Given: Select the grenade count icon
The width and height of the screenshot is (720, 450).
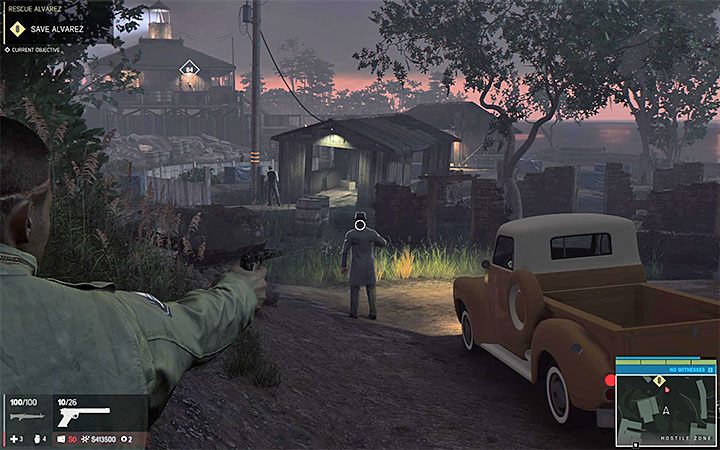Looking at the screenshot, I should (x=36, y=439).
